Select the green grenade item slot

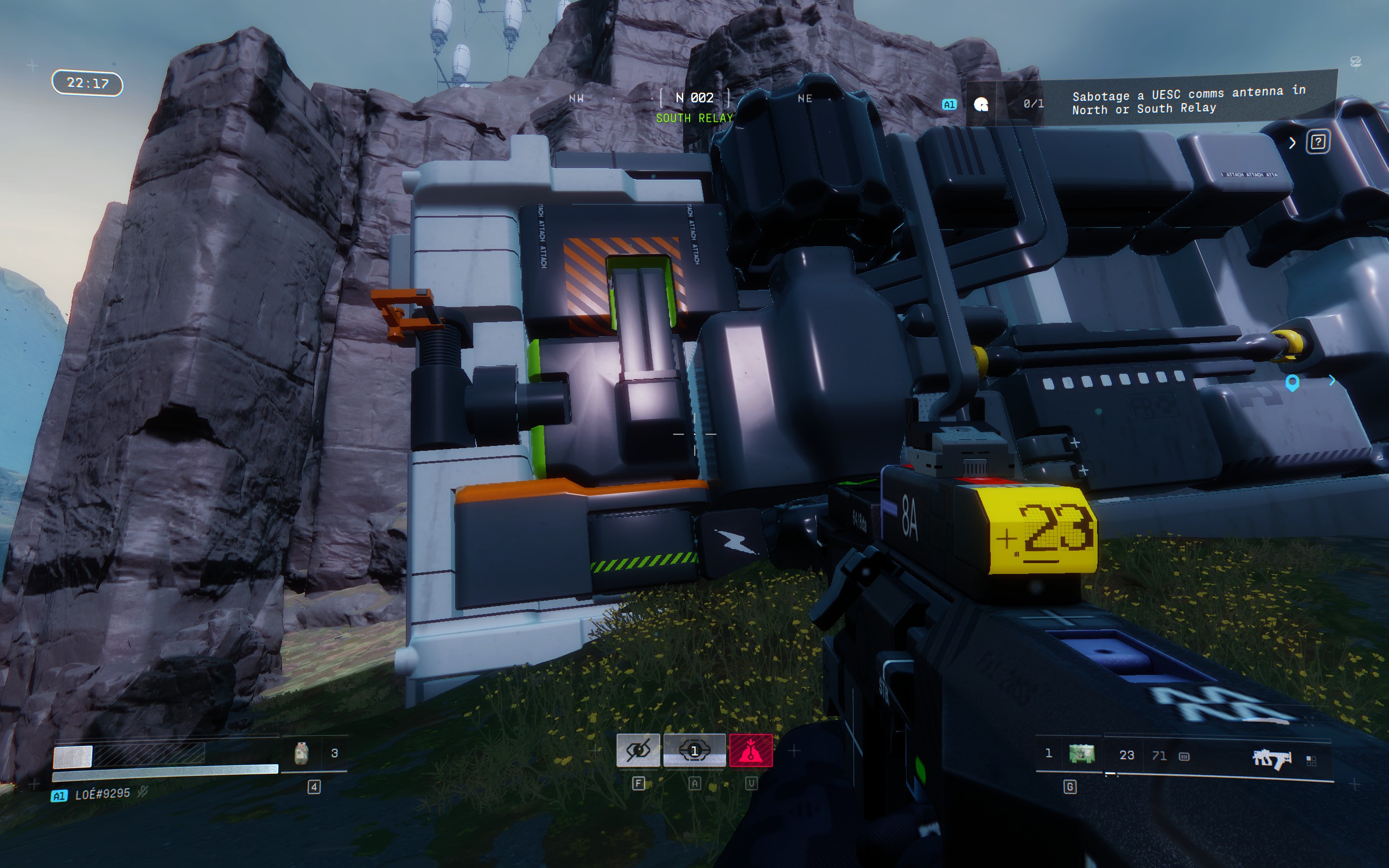click(1081, 754)
